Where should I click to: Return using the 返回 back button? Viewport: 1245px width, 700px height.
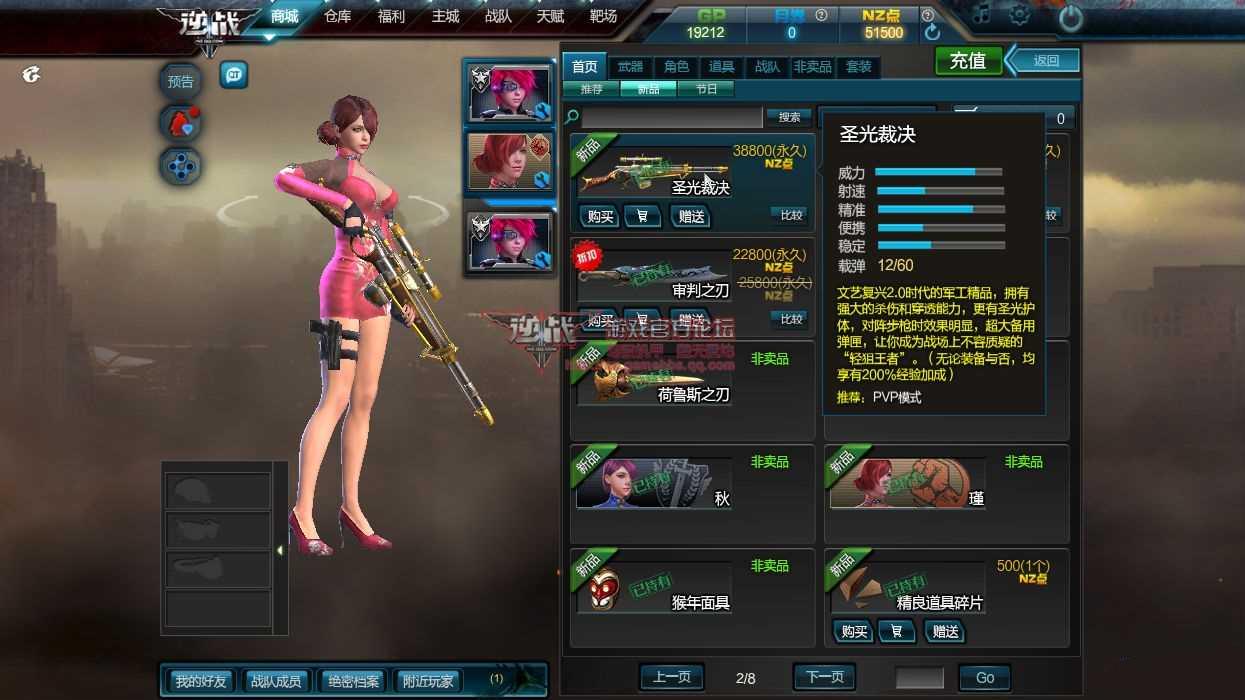[x=1044, y=61]
